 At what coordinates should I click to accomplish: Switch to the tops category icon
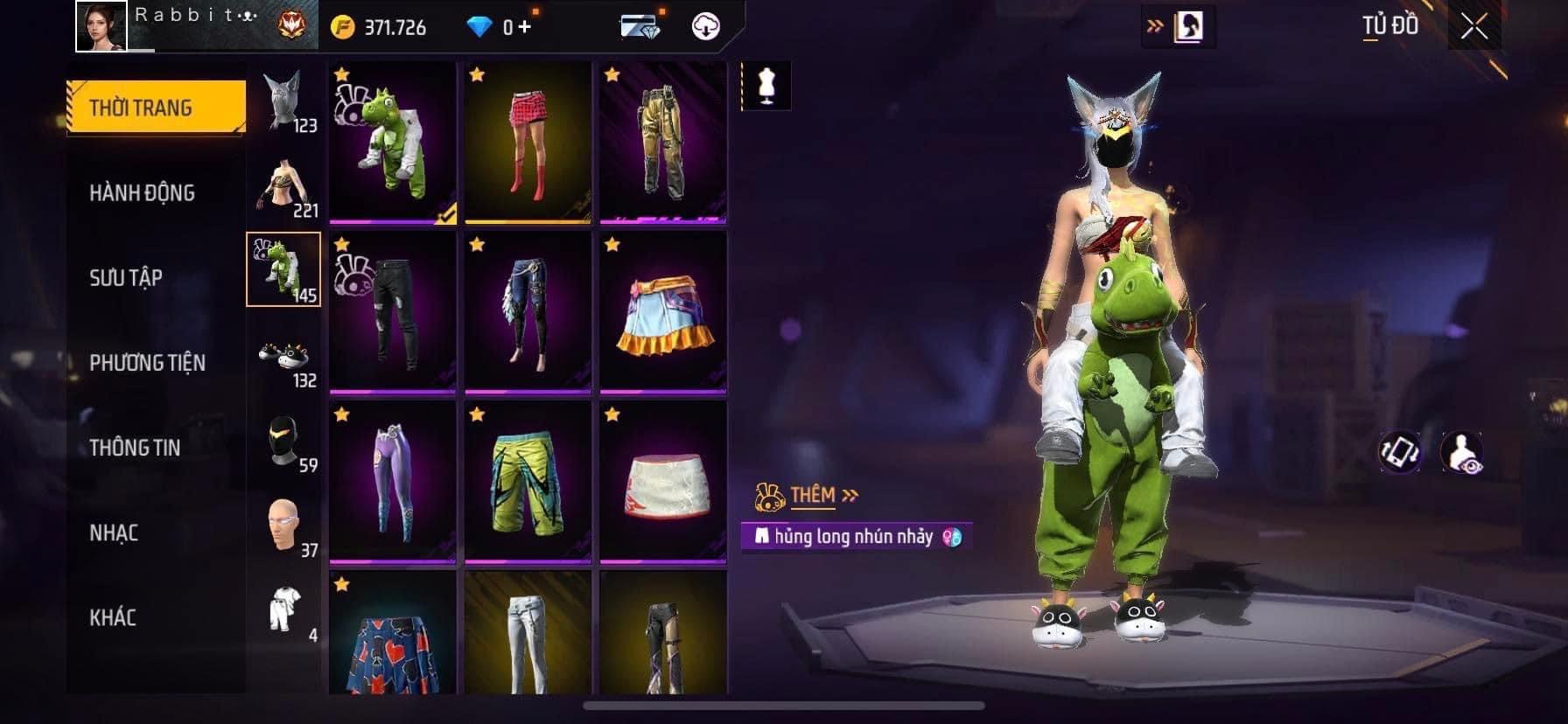[283, 185]
